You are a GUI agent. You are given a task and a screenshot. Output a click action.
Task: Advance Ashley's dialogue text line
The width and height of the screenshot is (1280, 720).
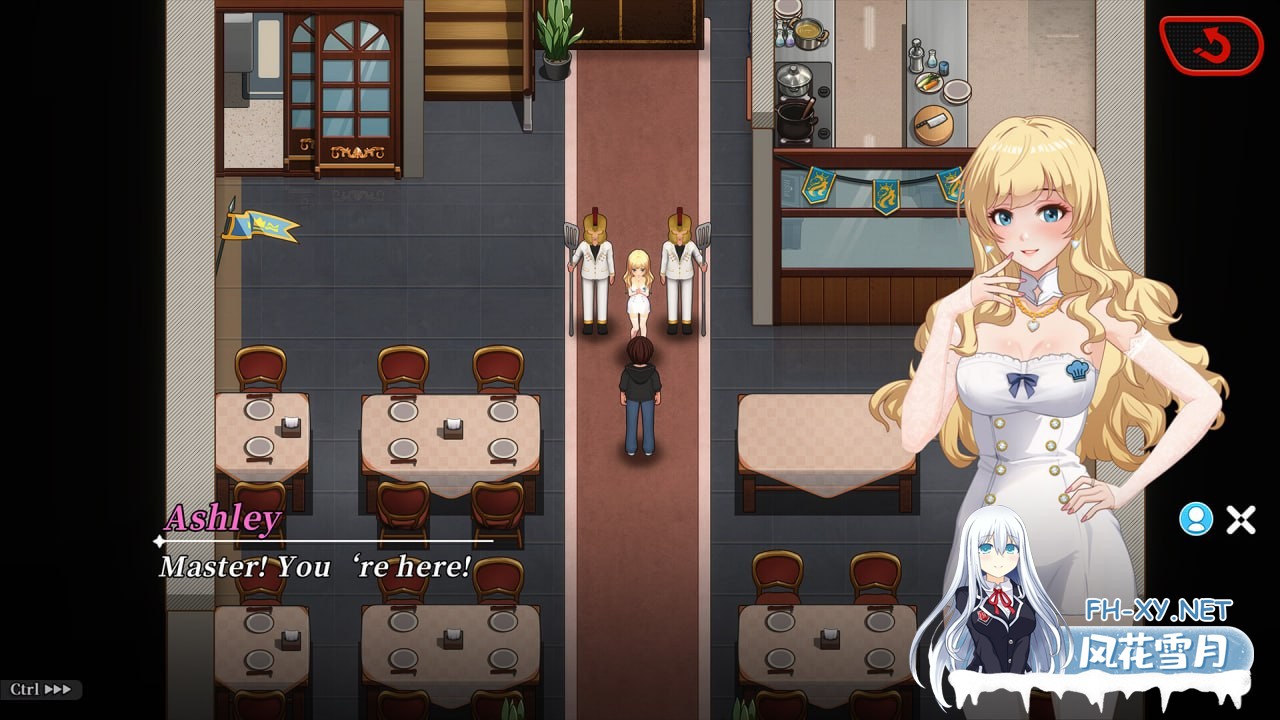[x=315, y=567]
